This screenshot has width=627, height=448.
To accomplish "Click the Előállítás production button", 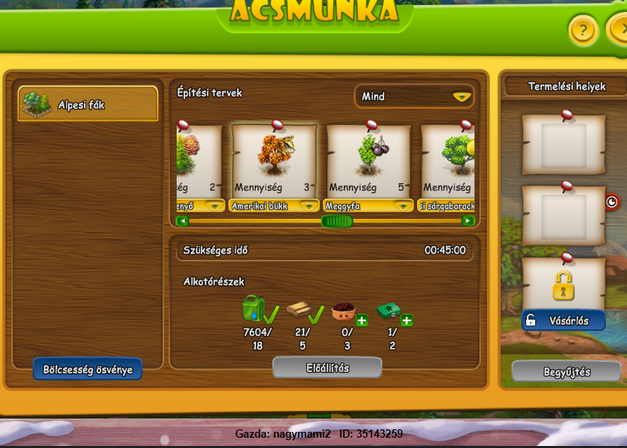I will pyautogui.click(x=327, y=367).
